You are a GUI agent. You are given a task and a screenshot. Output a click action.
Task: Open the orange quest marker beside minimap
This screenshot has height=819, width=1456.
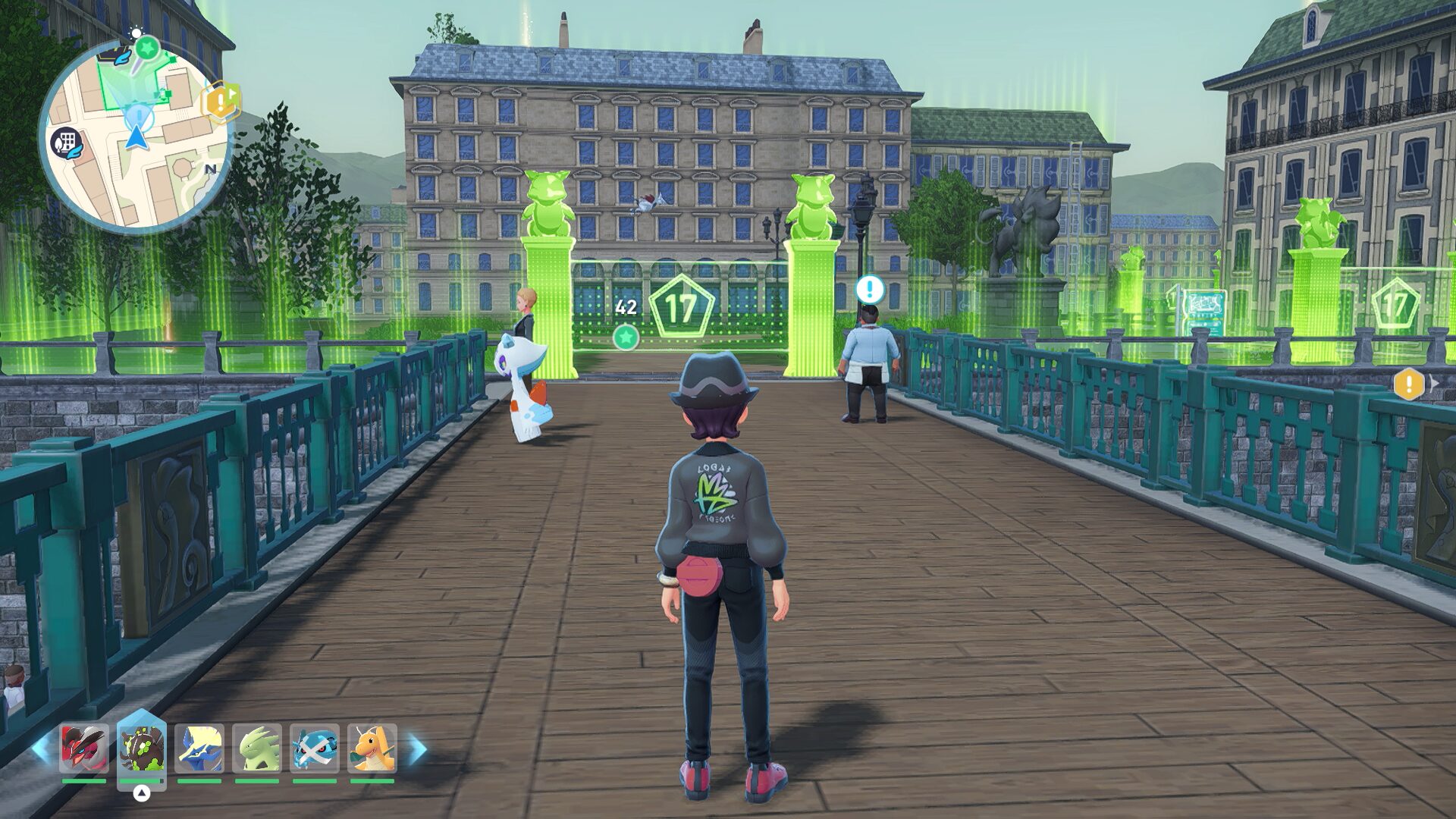click(221, 100)
